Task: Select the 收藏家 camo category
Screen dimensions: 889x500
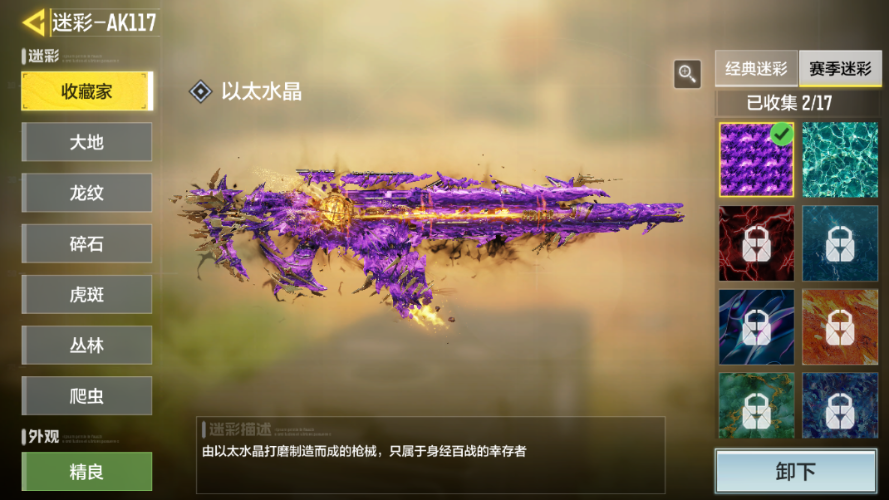Action: (x=87, y=91)
